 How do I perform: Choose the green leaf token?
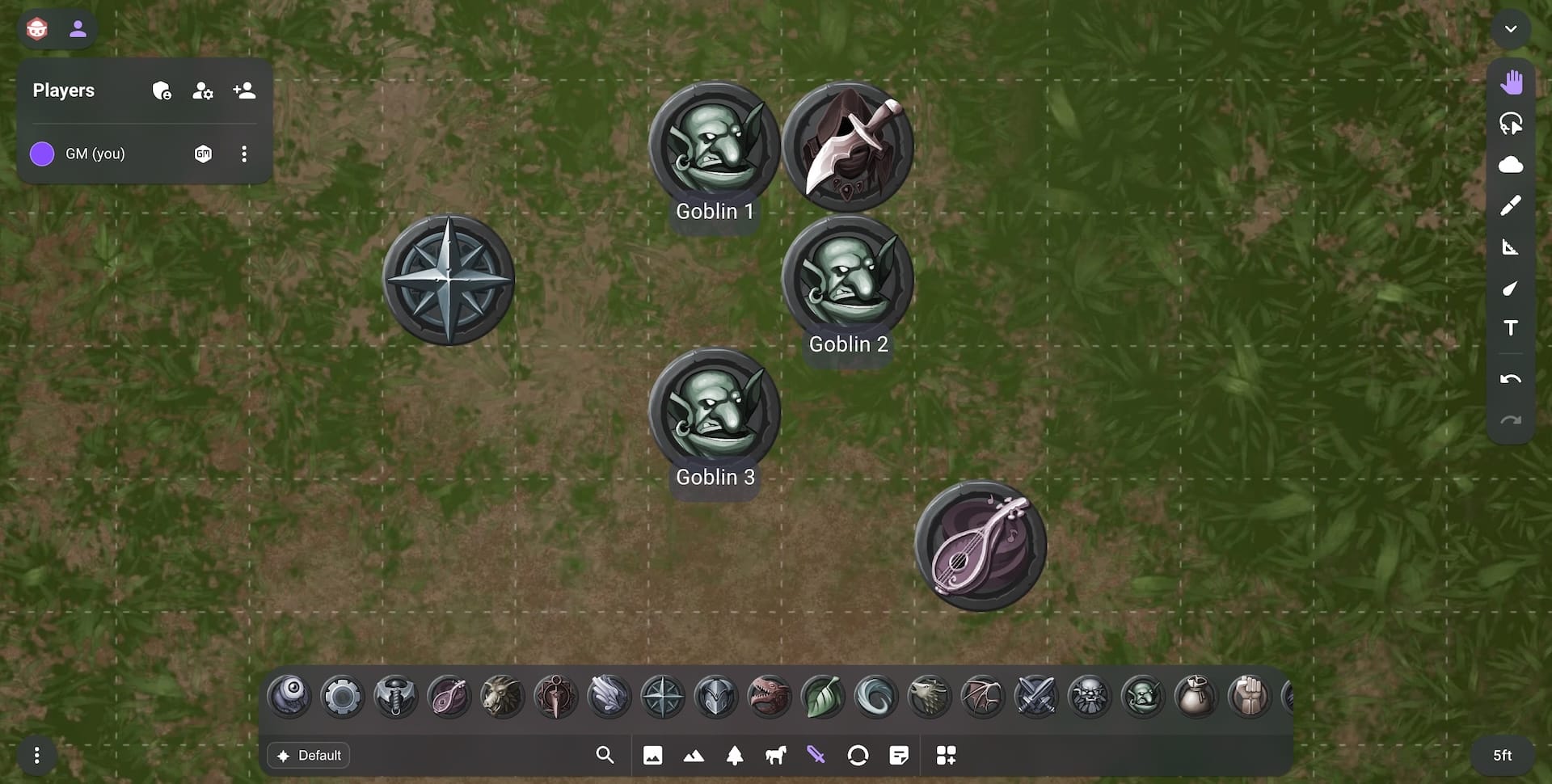822,696
